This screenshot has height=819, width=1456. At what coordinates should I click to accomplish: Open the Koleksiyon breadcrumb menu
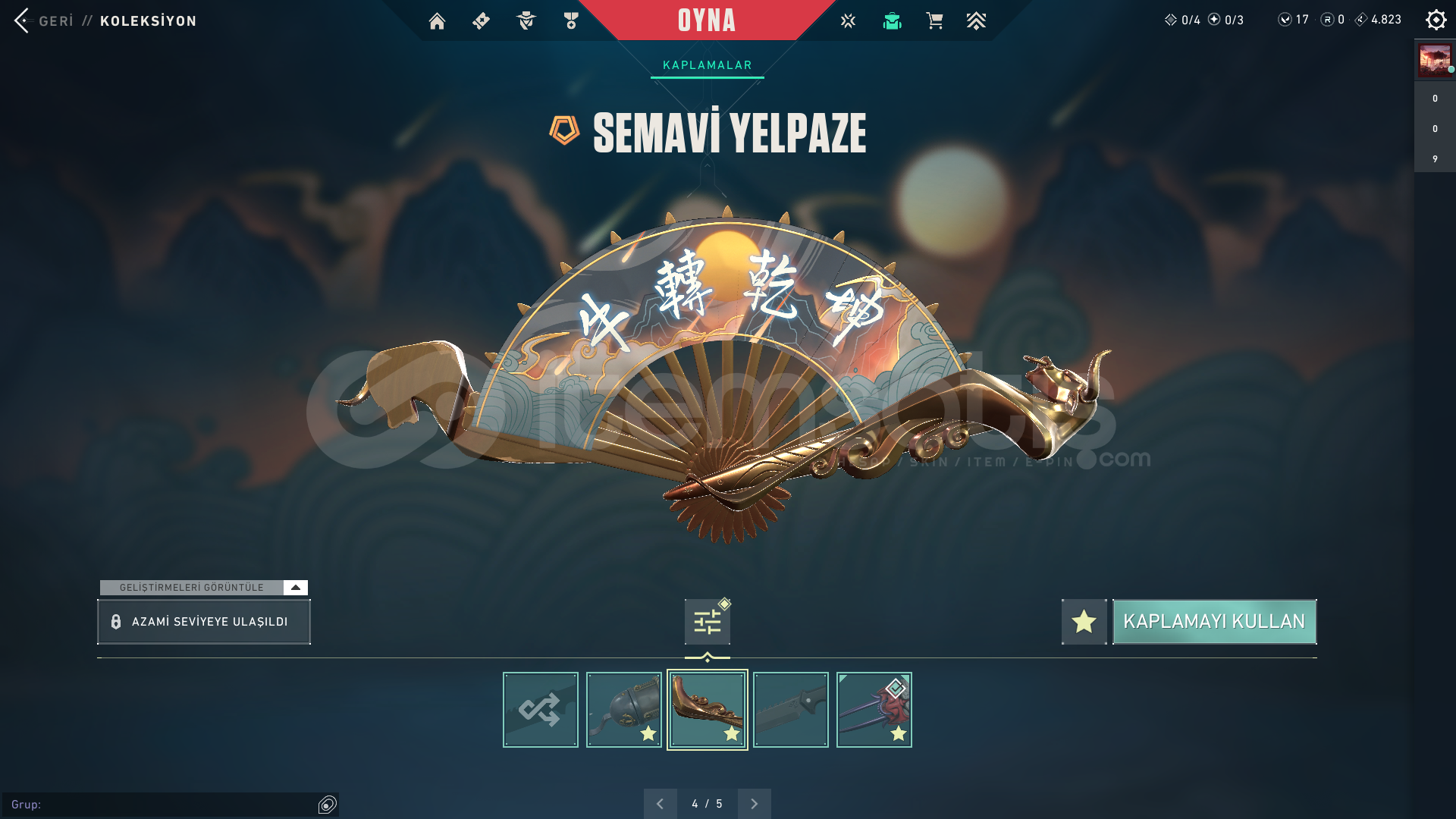pyautogui.click(x=149, y=21)
